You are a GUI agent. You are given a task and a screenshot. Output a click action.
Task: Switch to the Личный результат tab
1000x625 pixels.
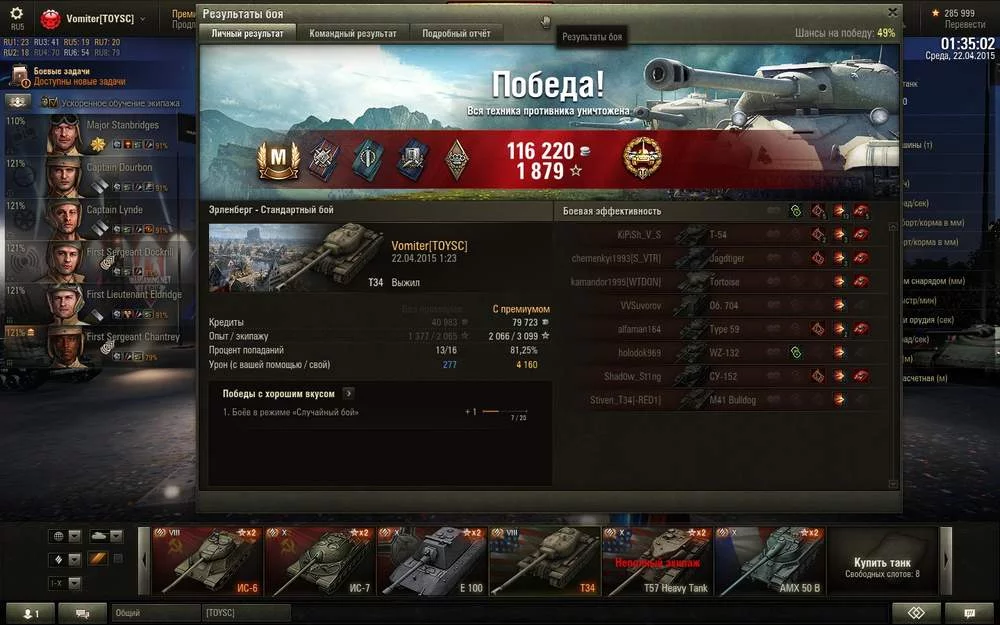(x=247, y=33)
